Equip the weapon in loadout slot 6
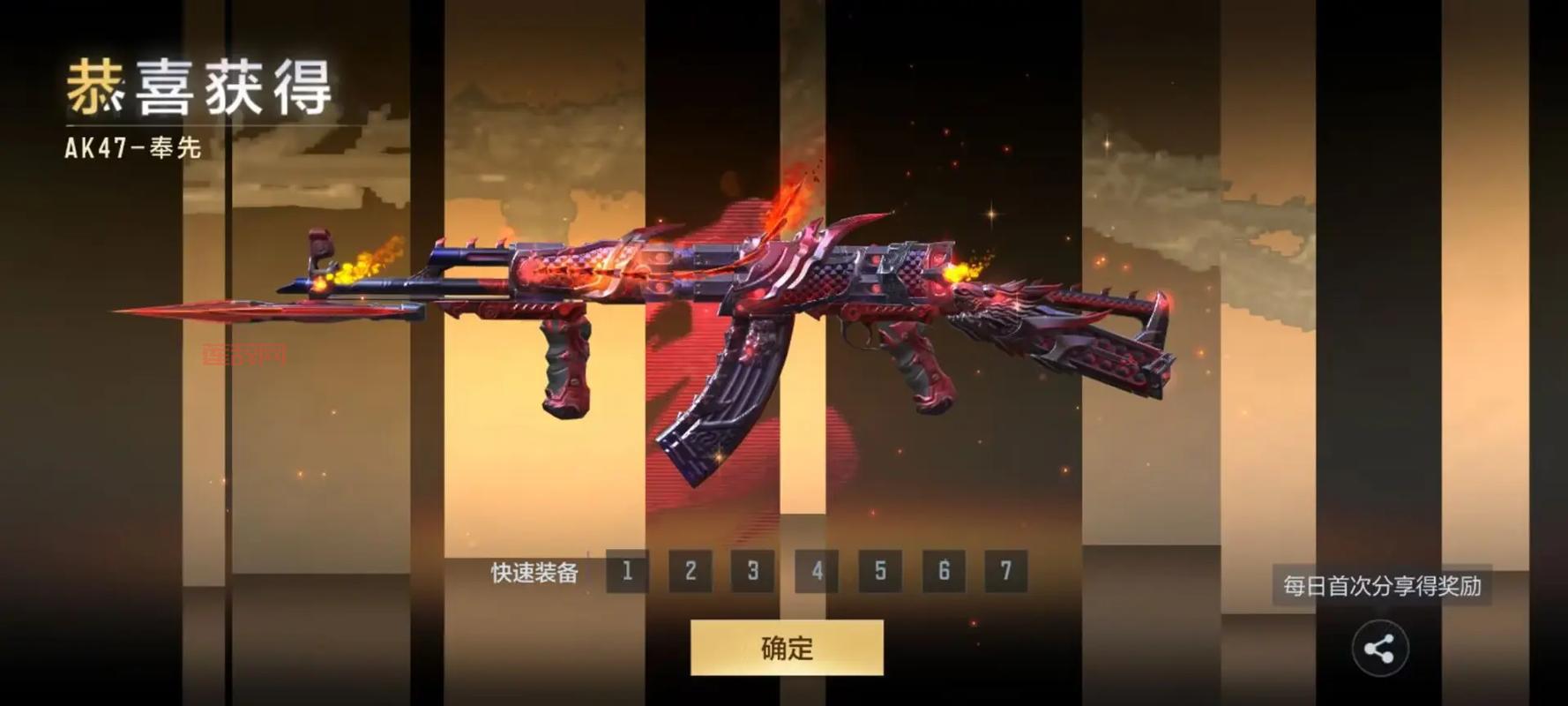 (944, 571)
